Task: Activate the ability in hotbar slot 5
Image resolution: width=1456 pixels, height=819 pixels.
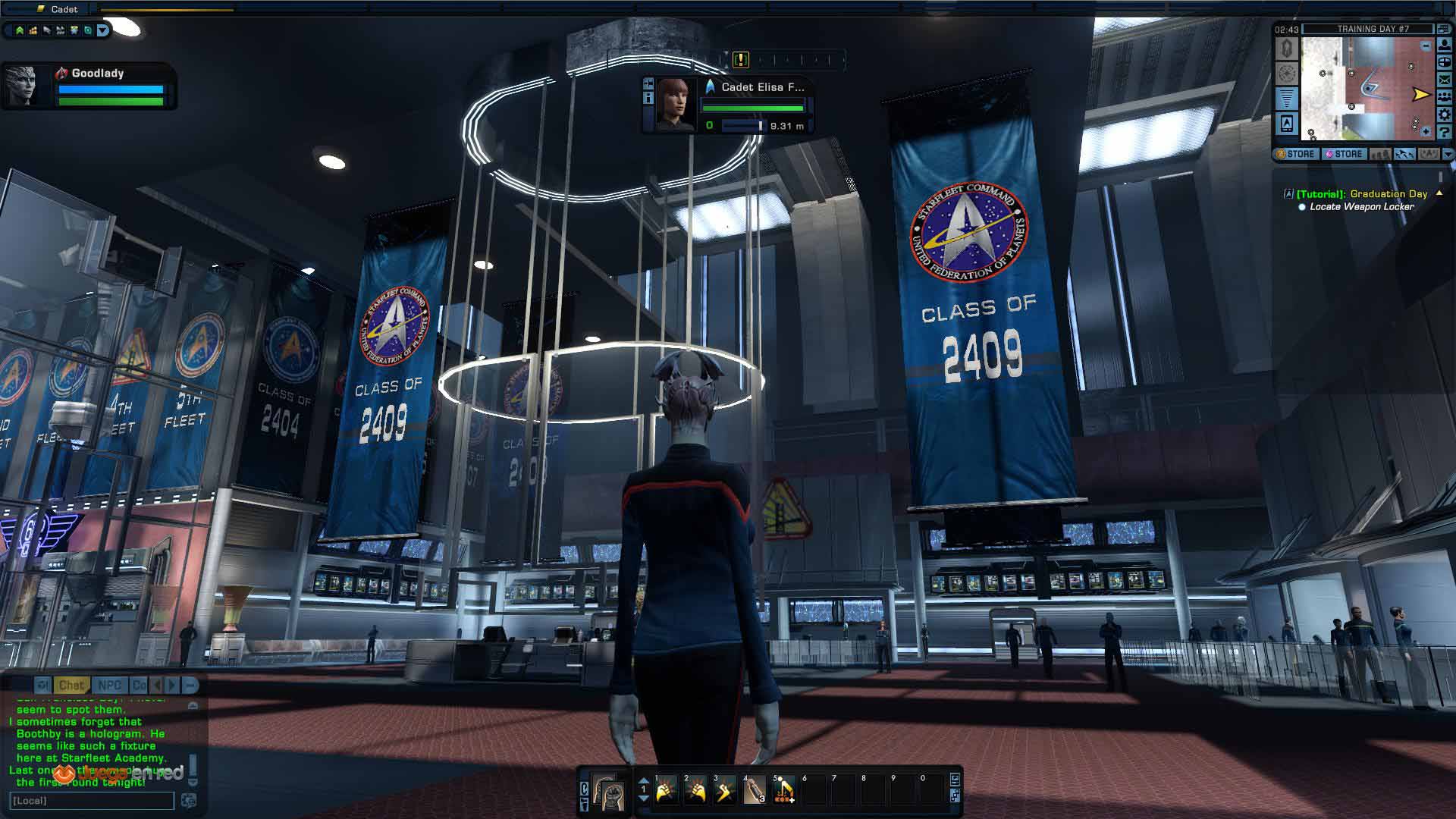Action: [x=784, y=792]
